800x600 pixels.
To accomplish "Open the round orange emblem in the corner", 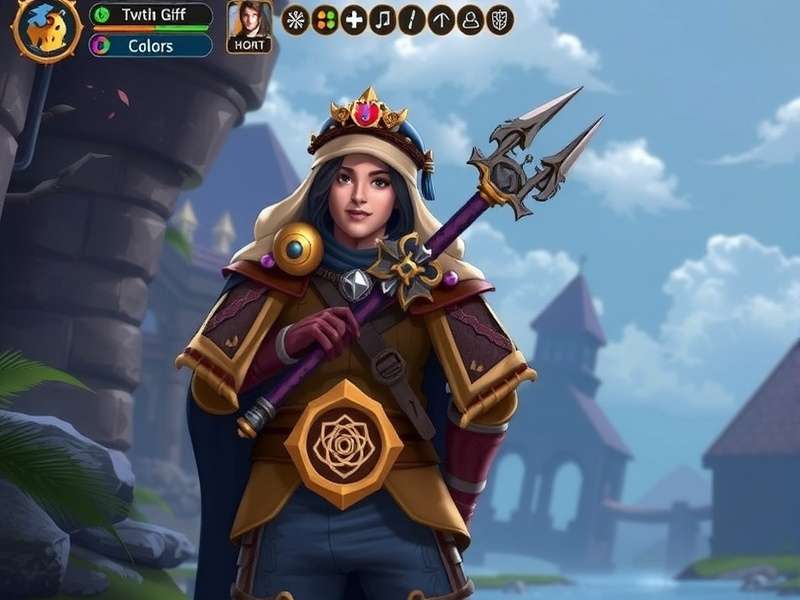I will [x=46, y=28].
